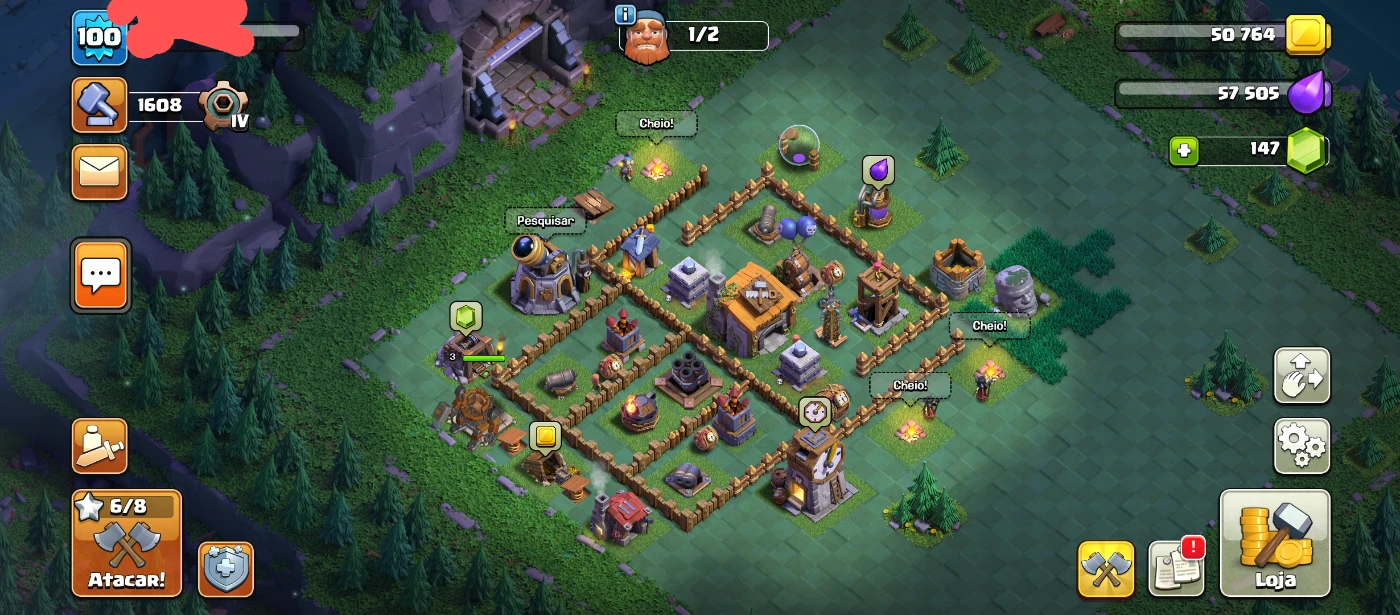
Task: Tap the clock tower boost bubble
Action: point(814,411)
